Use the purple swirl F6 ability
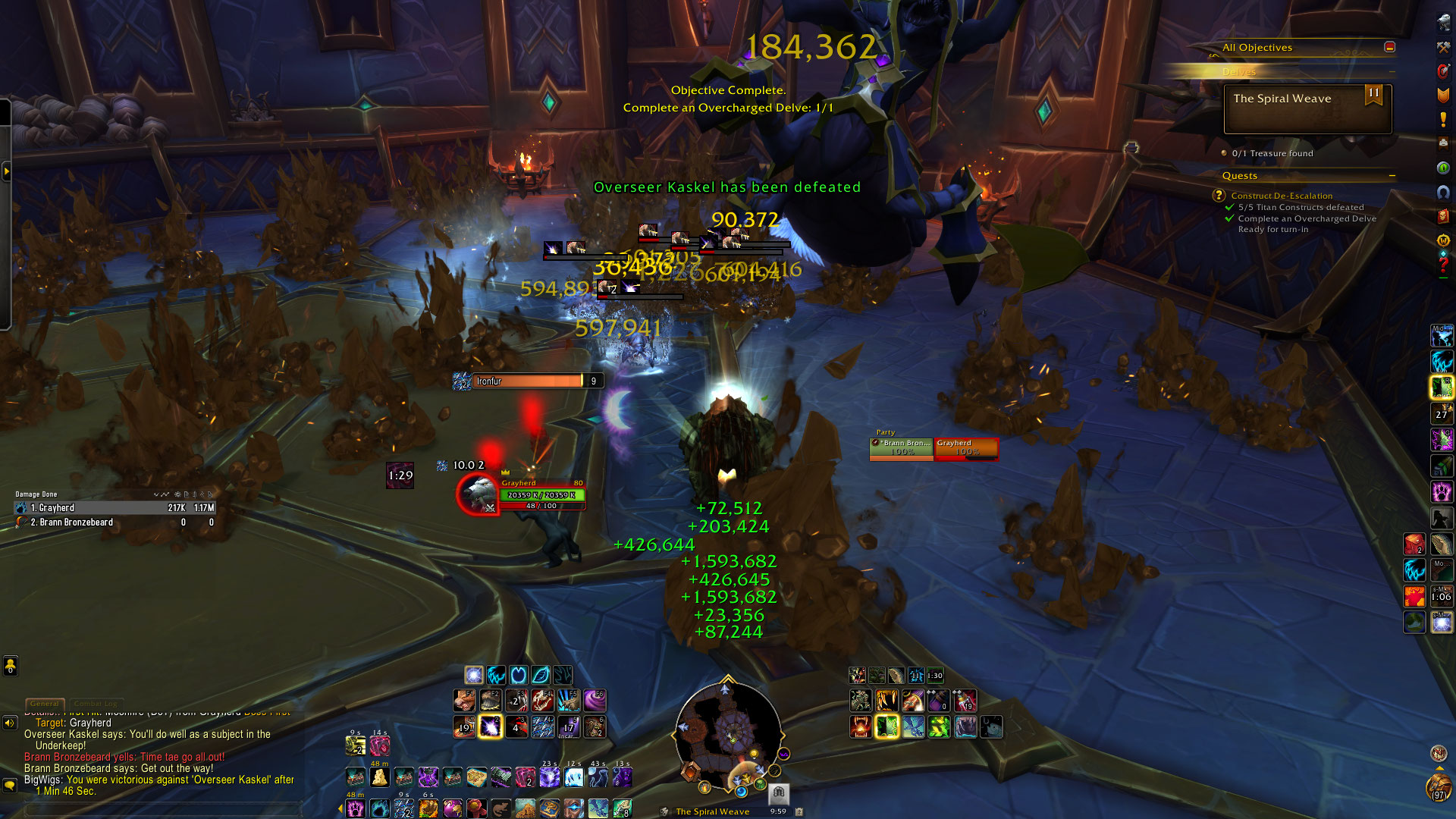 pyautogui.click(x=595, y=700)
